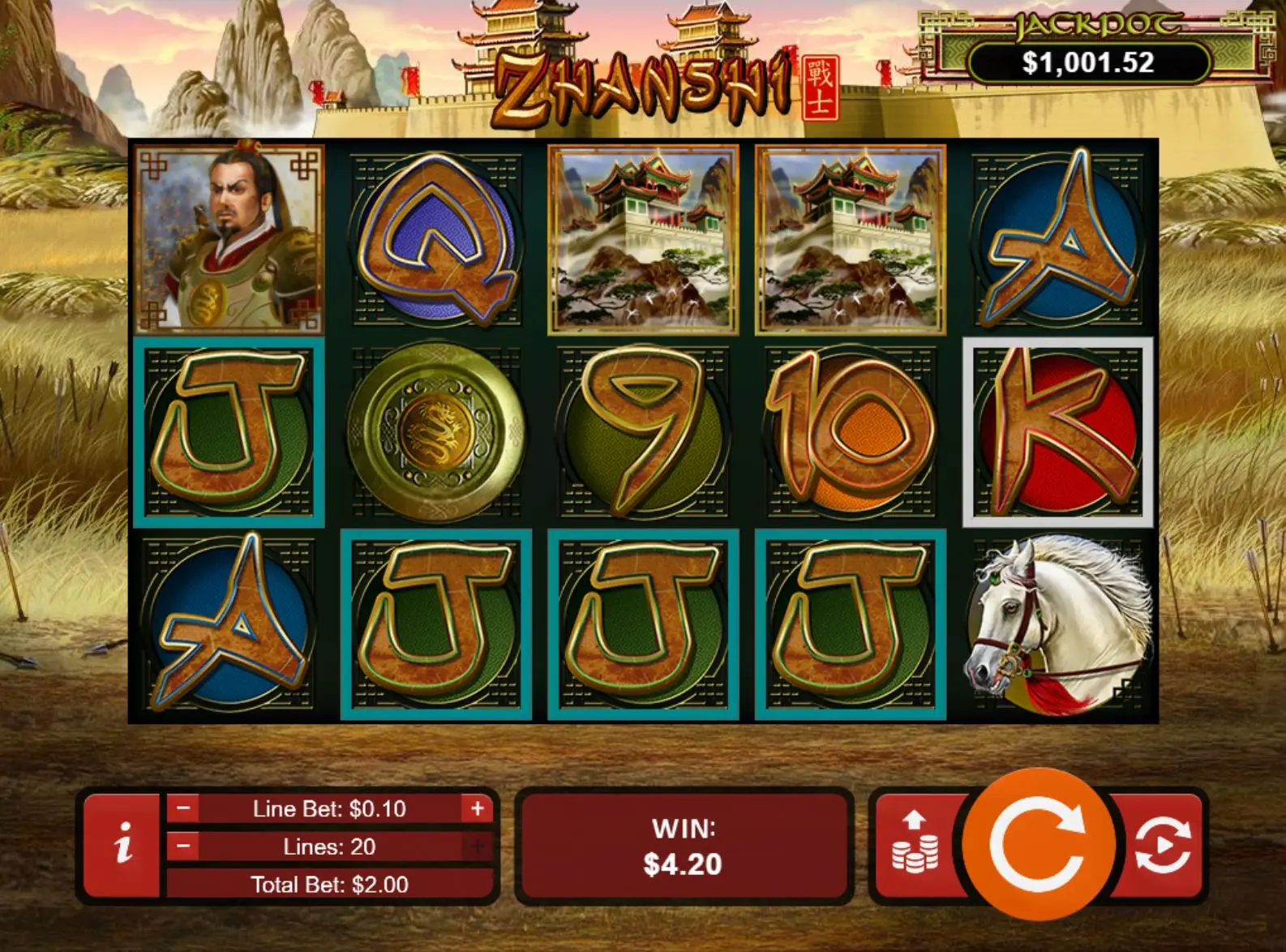This screenshot has width=1286, height=952.
Task: Spin the reels with the orange button
Action: tap(1038, 845)
